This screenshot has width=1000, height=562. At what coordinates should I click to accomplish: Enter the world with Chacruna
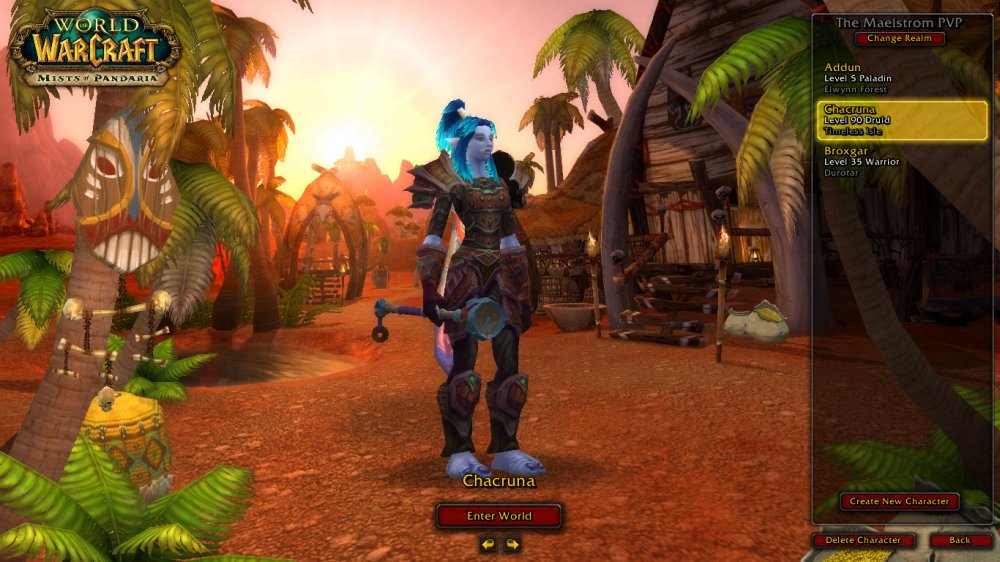[499, 516]
